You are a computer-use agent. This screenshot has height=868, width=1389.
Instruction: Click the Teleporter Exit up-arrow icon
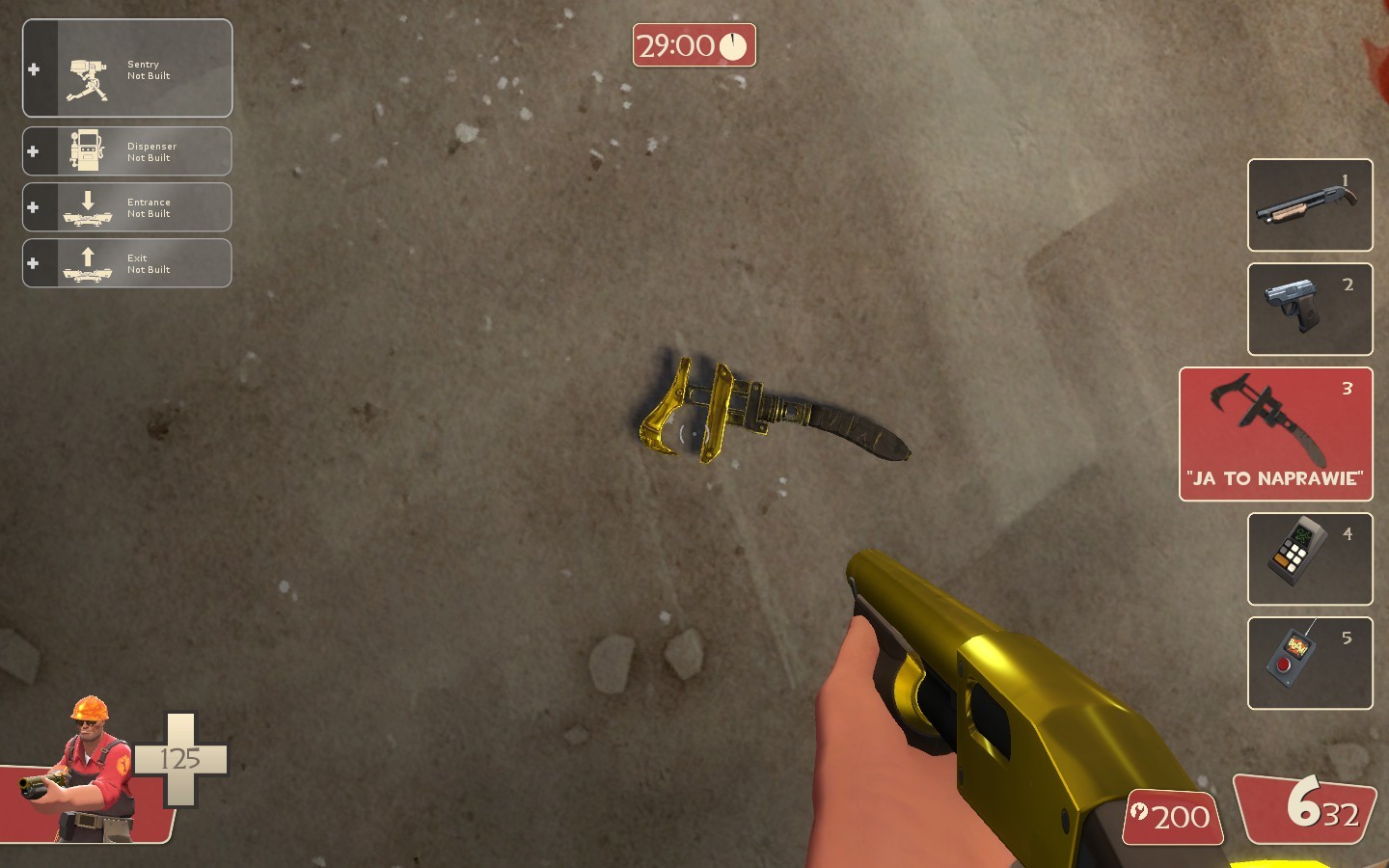click(87, 260)
